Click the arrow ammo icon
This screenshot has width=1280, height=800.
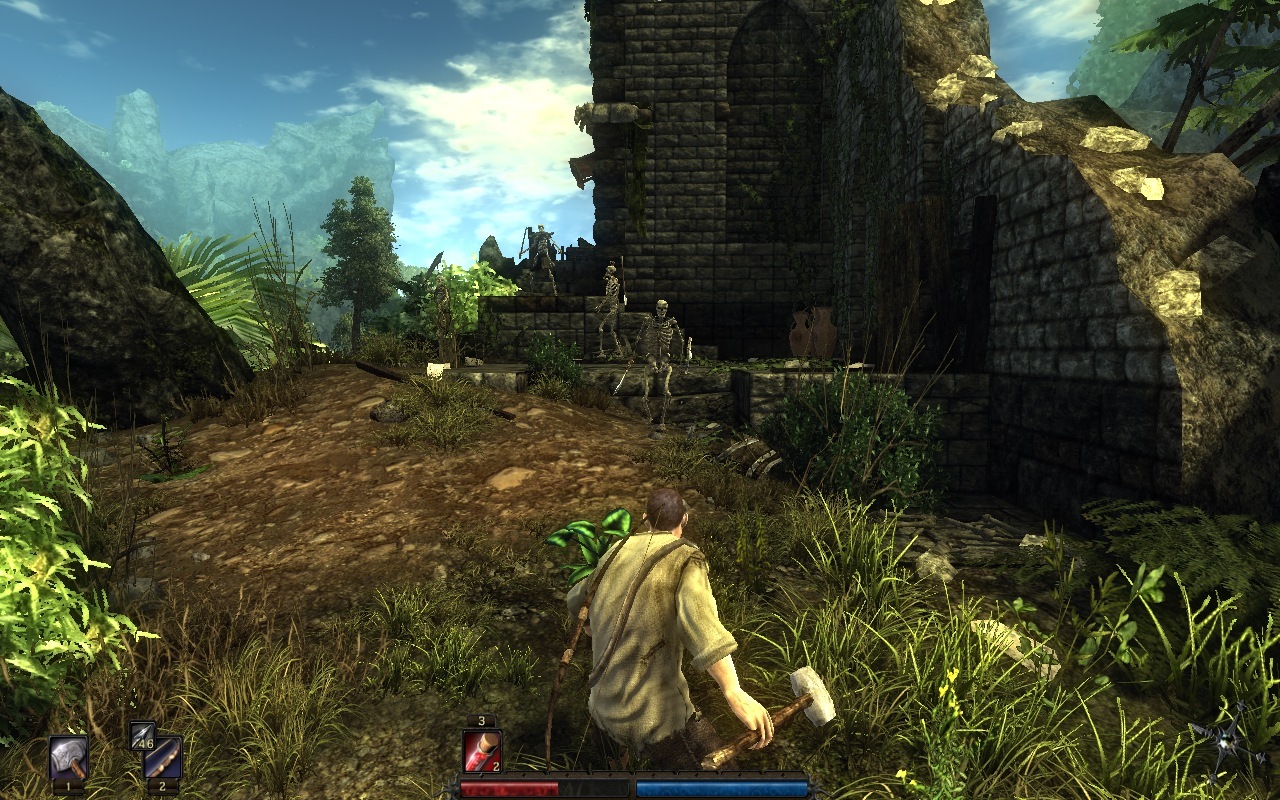click(141, 733)
